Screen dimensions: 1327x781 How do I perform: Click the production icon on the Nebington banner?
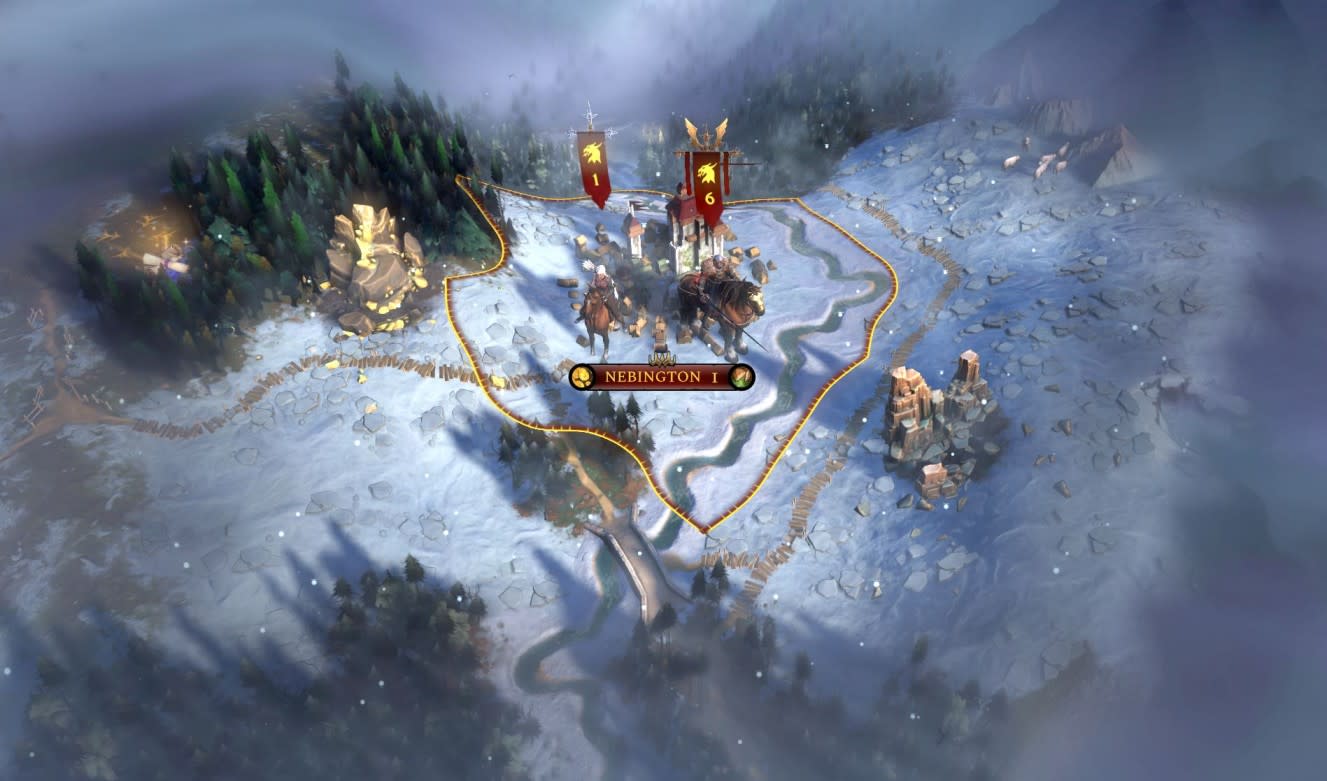pos(740,377)
